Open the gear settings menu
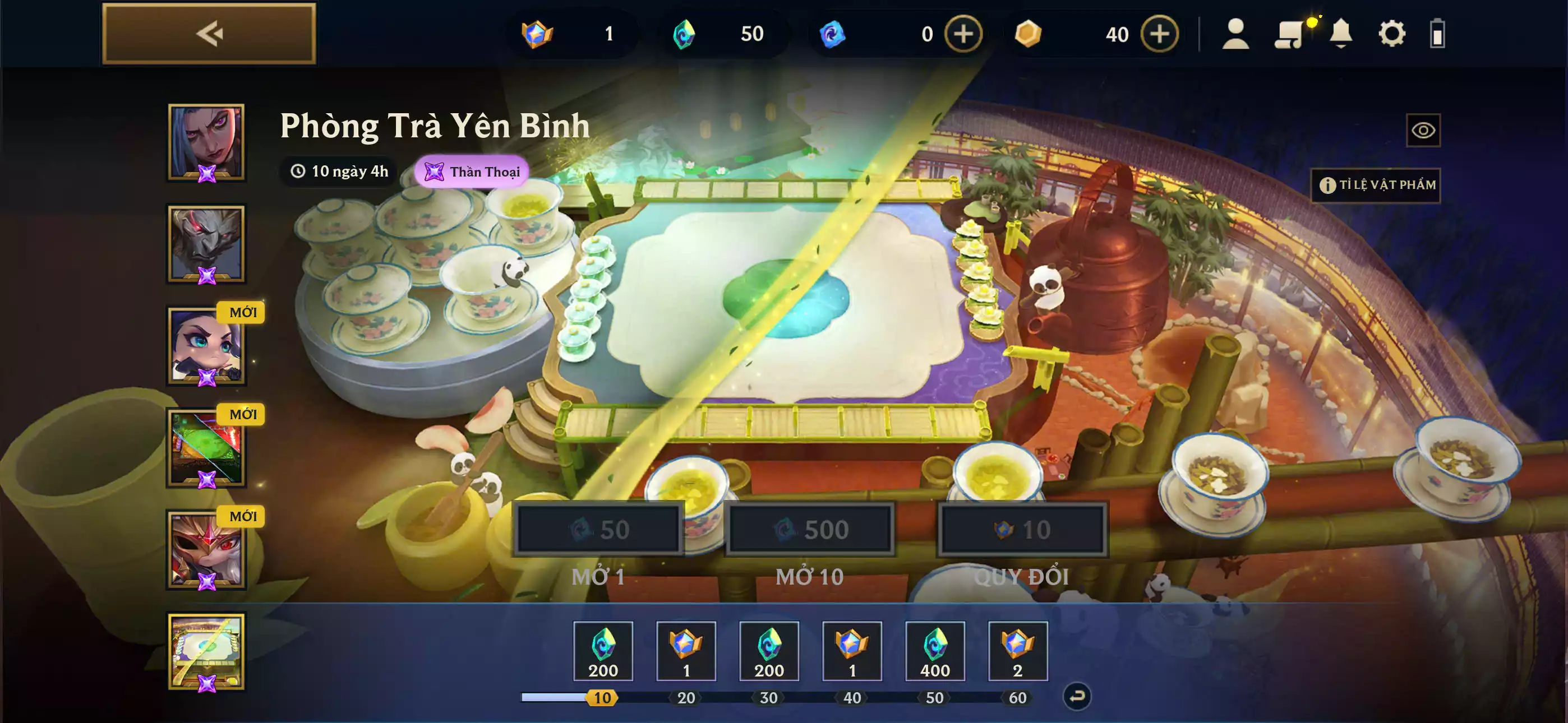 pyautogui.click(x=1391, y=34)
